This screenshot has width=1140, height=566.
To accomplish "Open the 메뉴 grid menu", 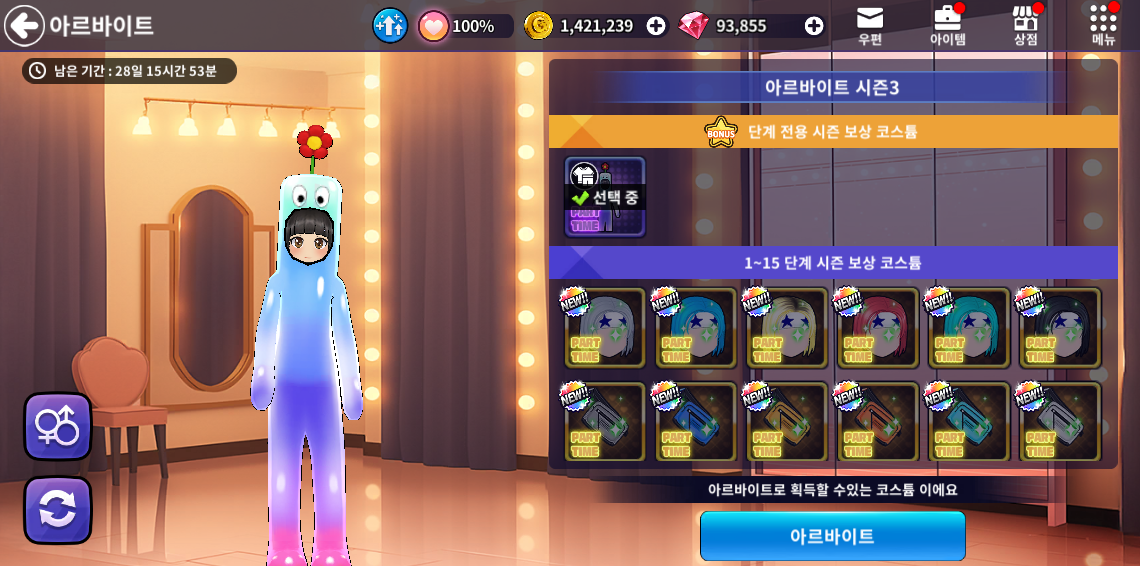I will point(1103,26).
